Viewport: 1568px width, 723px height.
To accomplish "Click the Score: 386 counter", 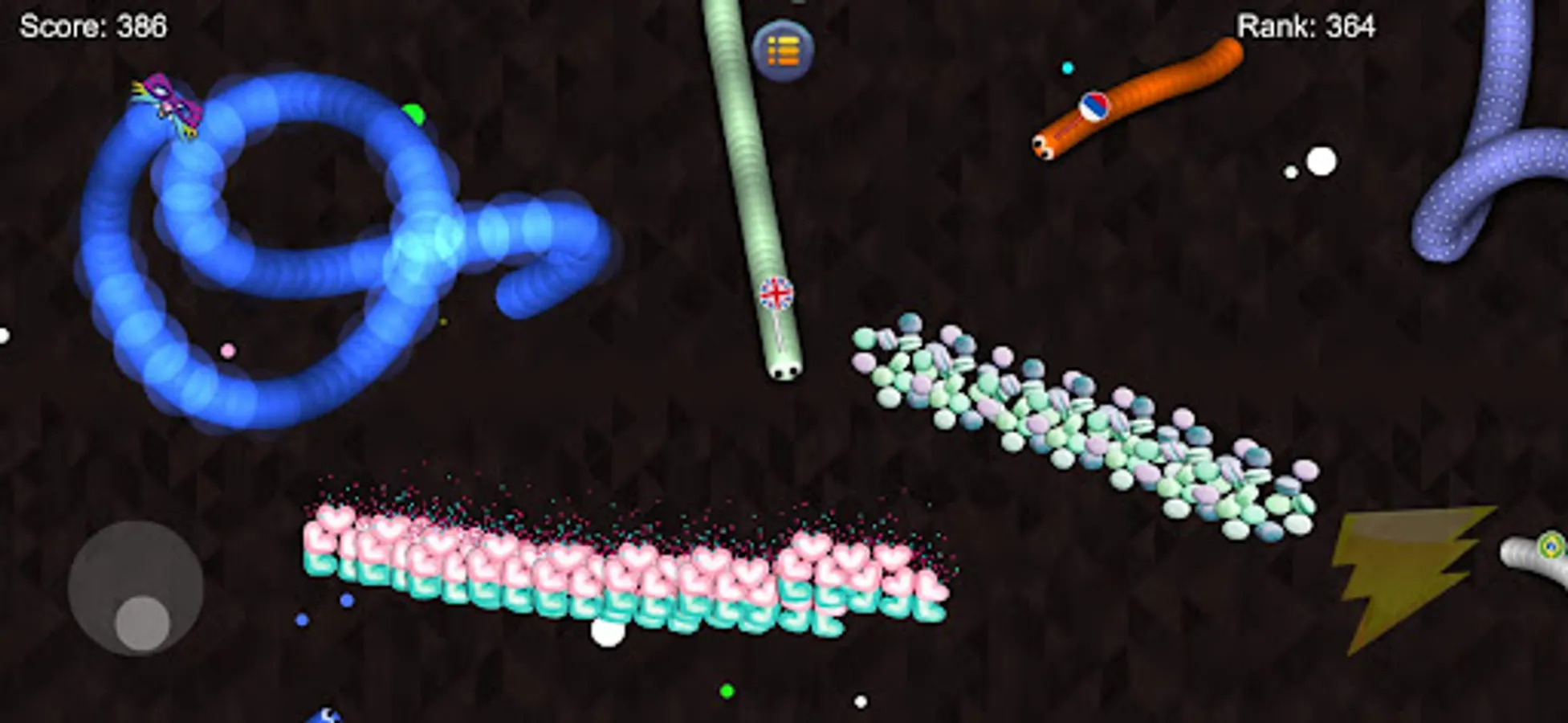I will coord(92,27).
